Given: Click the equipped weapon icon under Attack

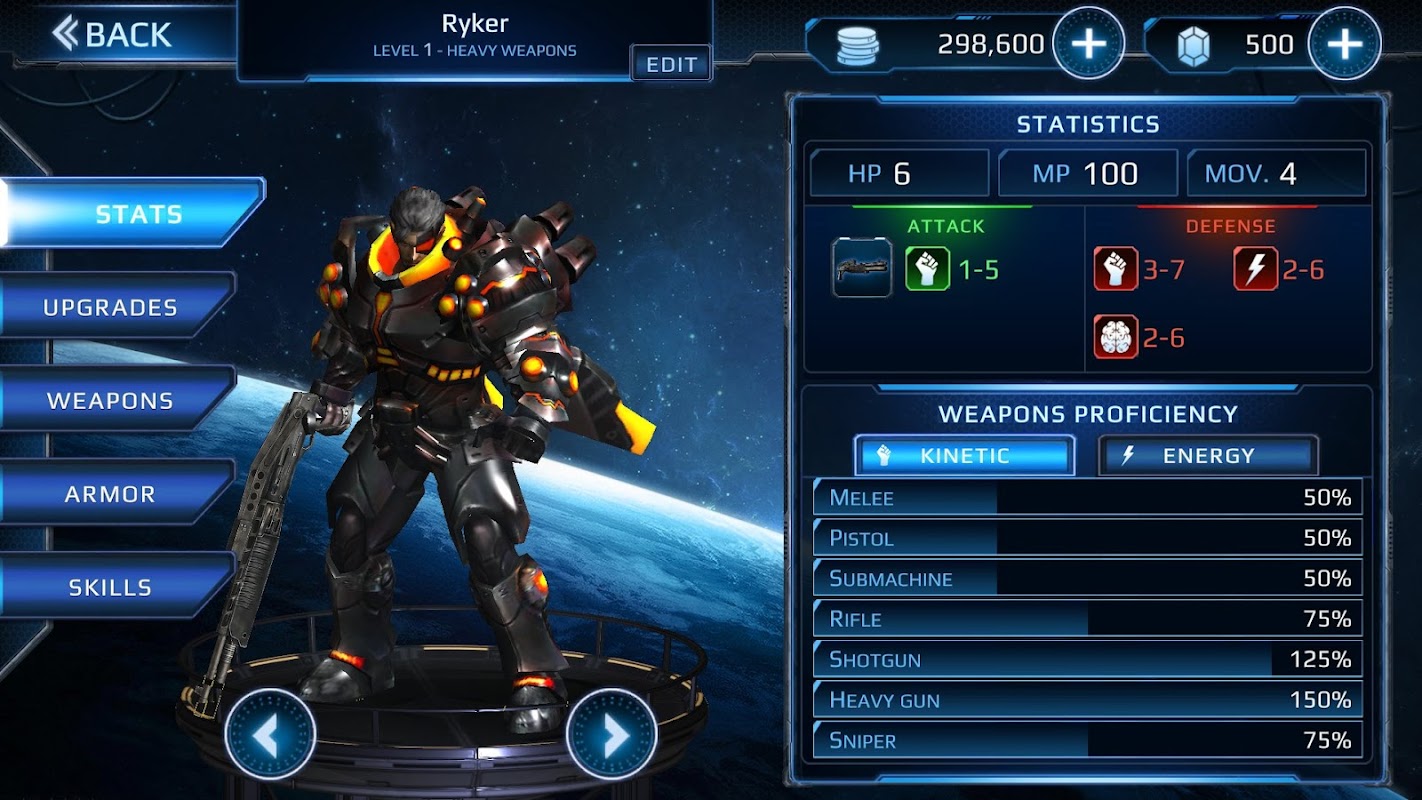Looking at the screenshot, I should click(x=862, y=269).
